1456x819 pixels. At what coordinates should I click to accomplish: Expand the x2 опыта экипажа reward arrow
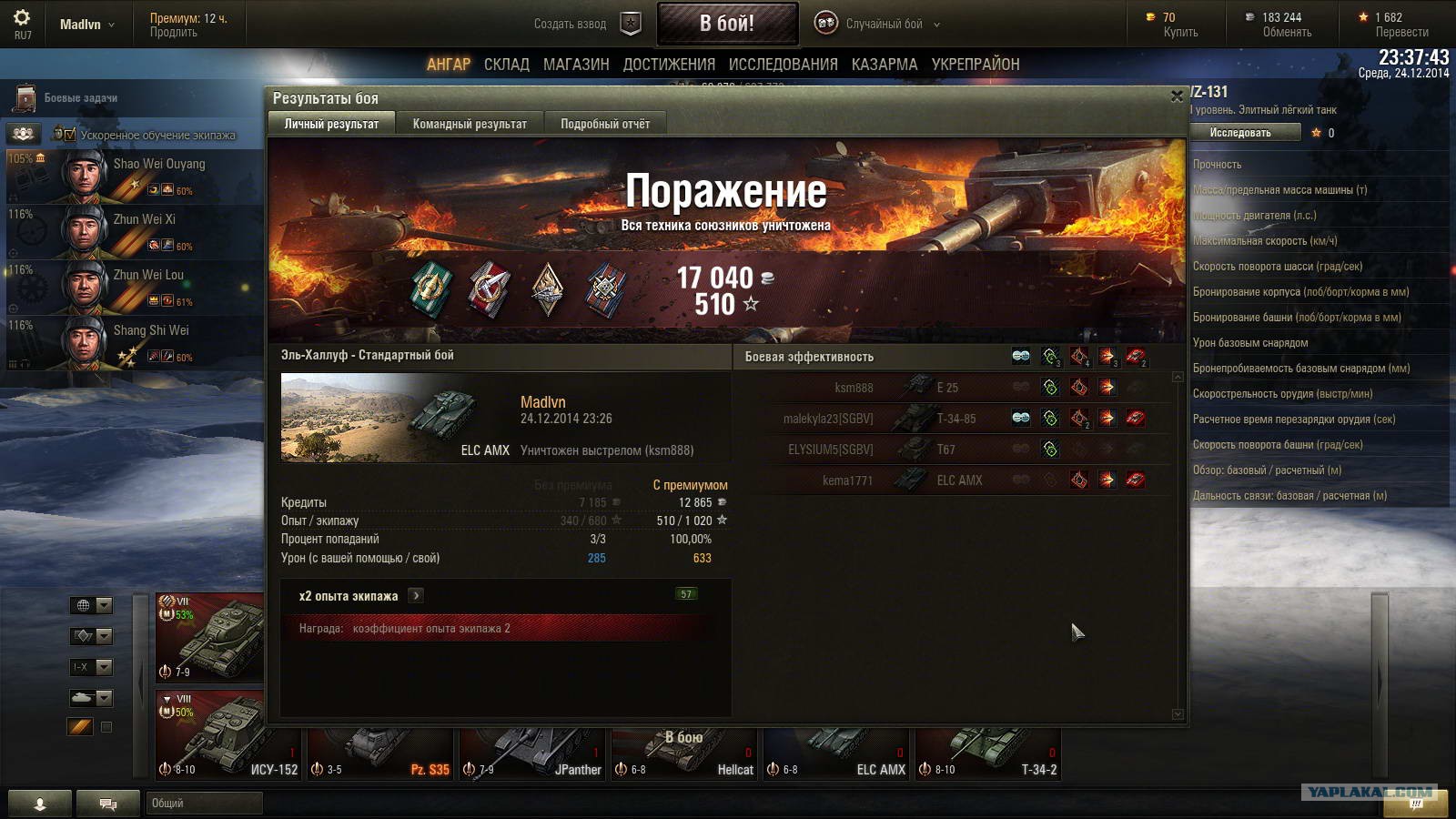pos(416,596)
